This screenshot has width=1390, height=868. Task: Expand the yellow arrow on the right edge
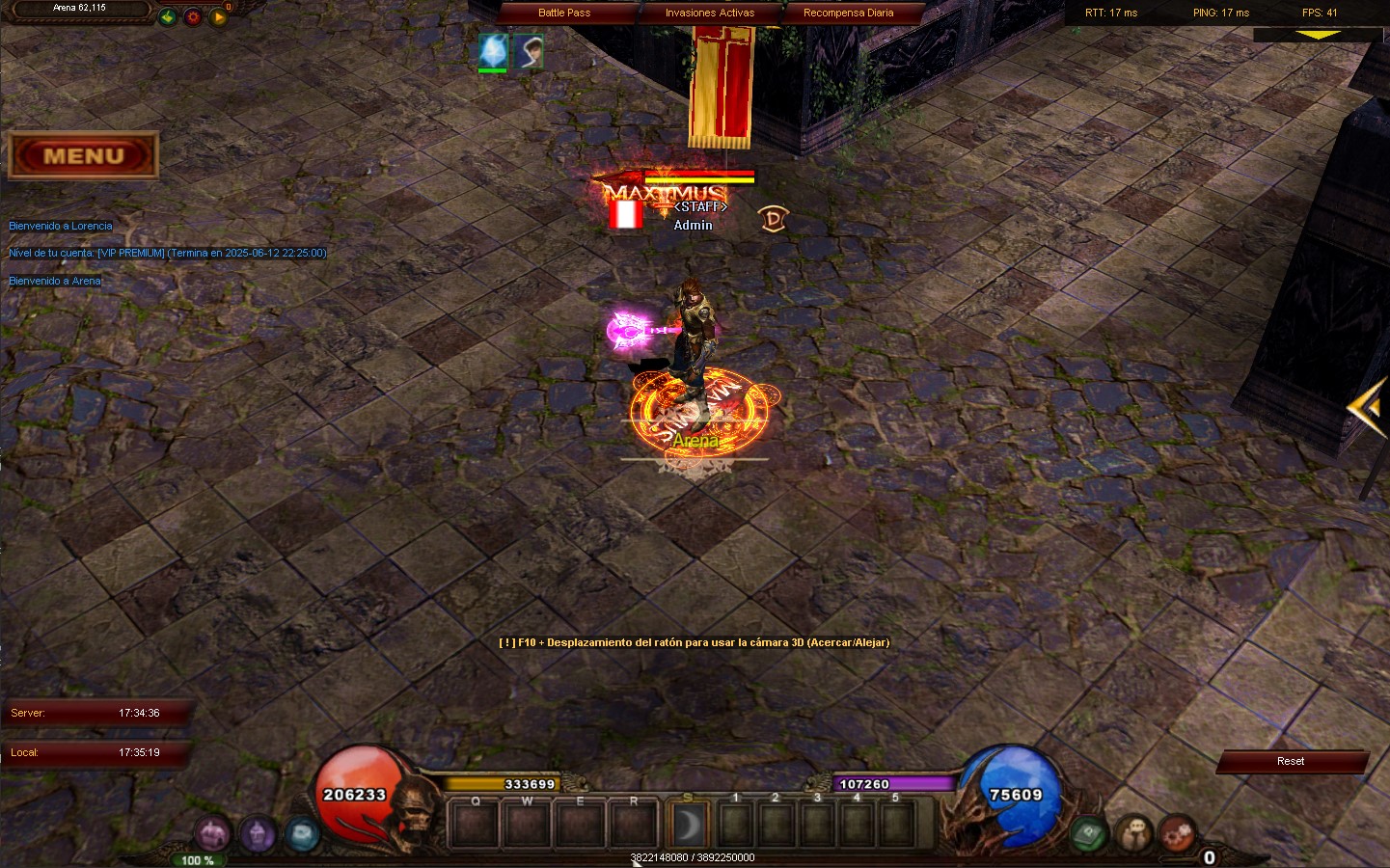(1368, 408)
